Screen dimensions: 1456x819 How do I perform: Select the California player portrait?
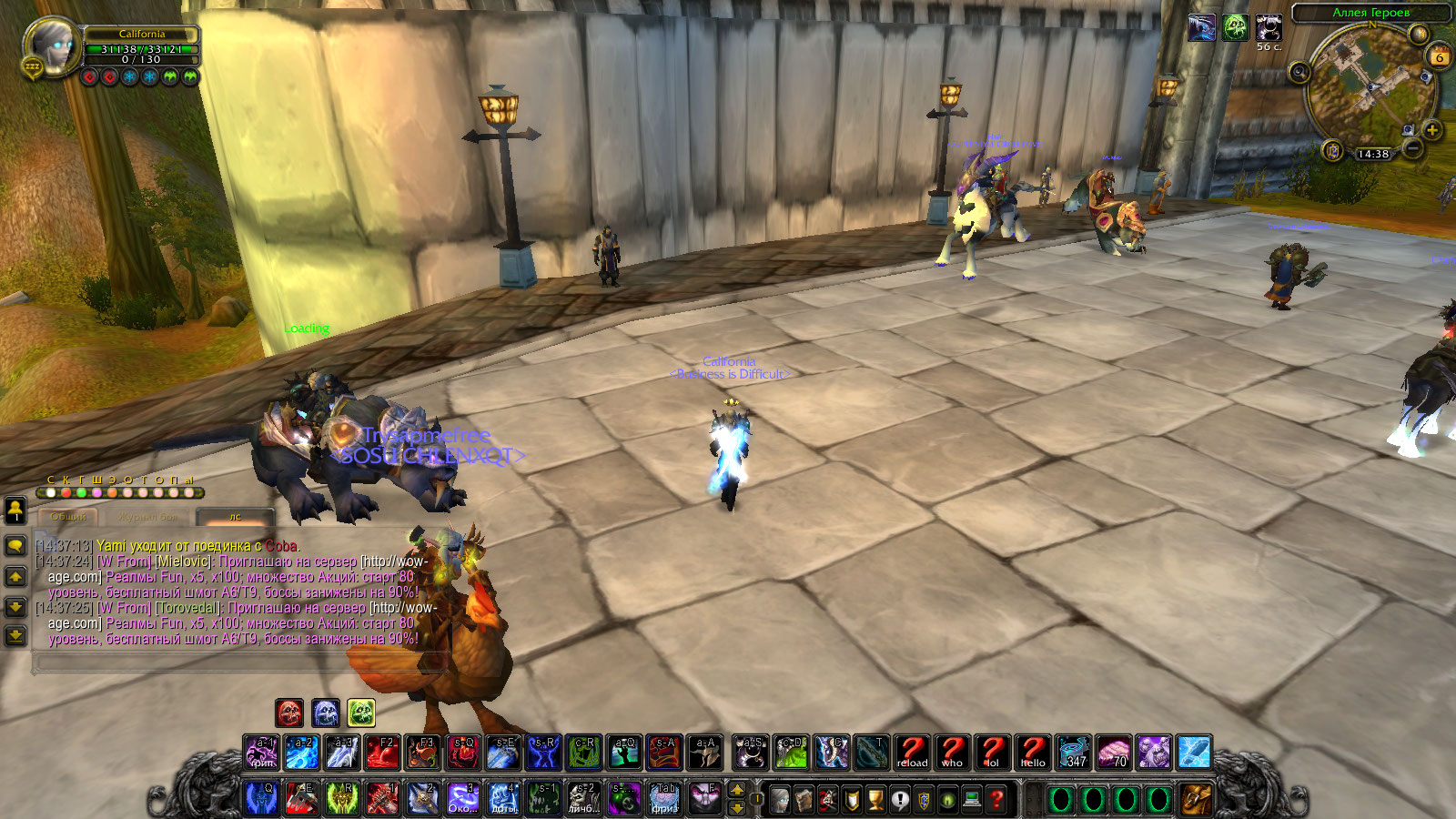51,45
